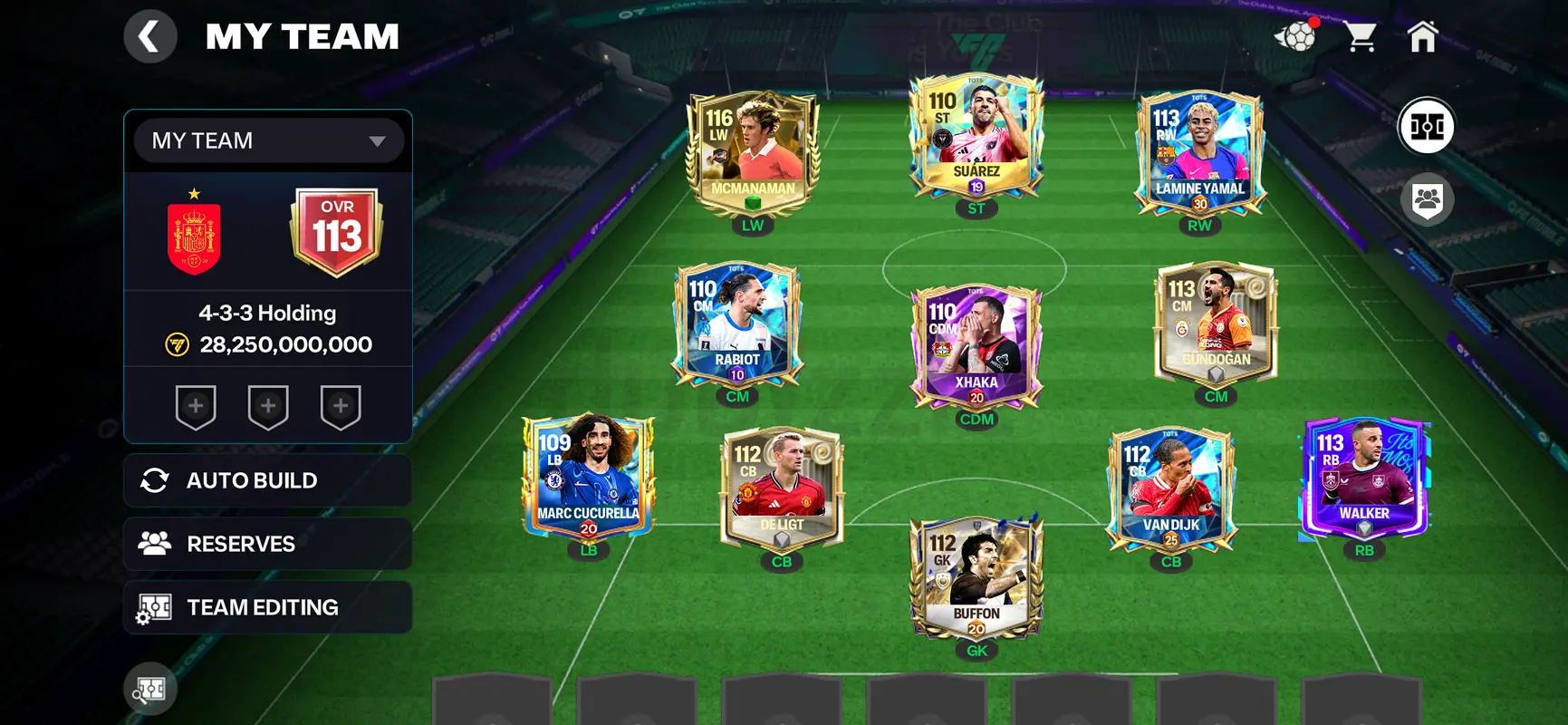This screenshot has height=725, width=1568.
Task: Choose the Gündogan CM card
Action: tap(1216, 324)
